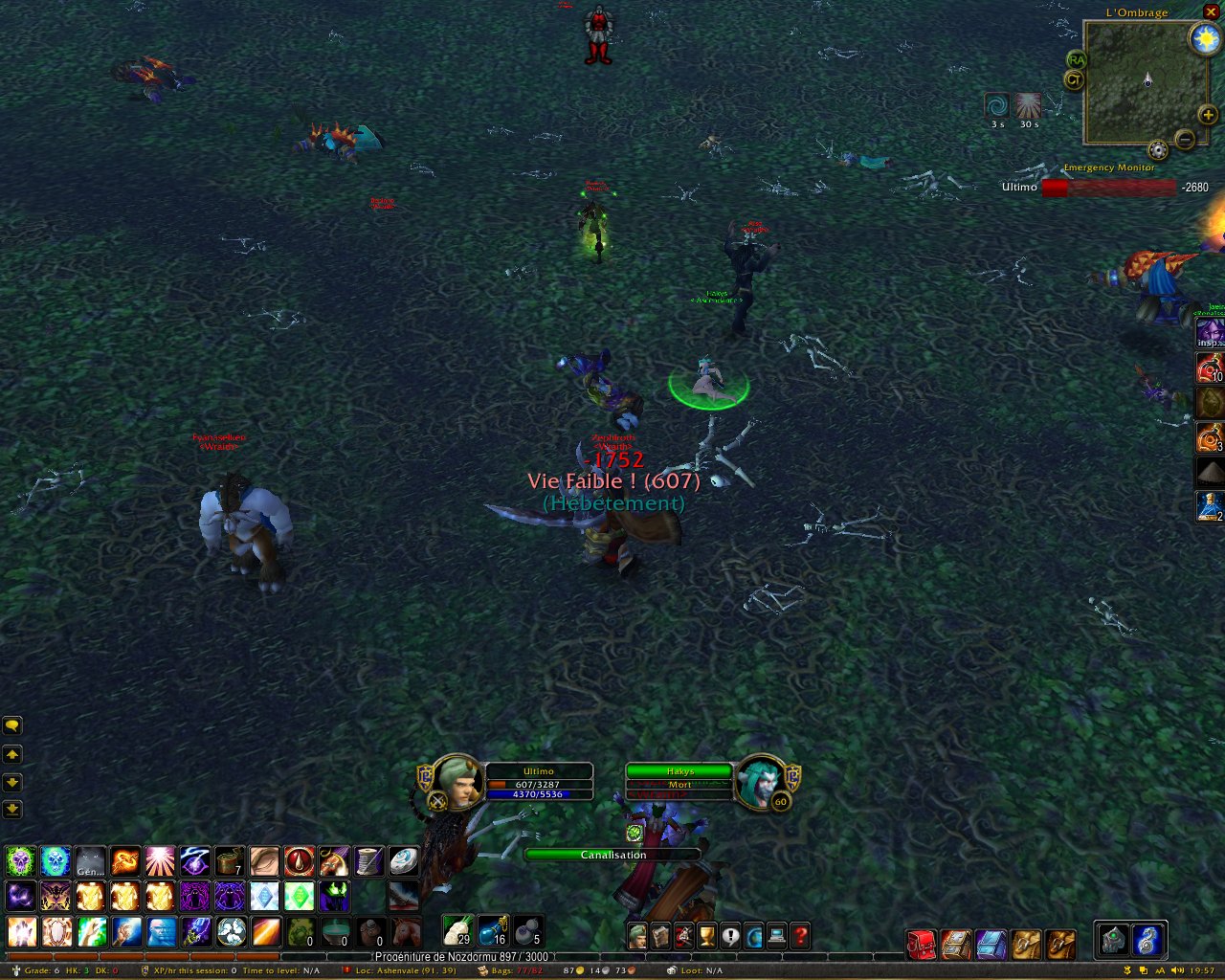Use the bandage item showing 7
Viewport: 1225px width, 980px height.
(230, 861)
